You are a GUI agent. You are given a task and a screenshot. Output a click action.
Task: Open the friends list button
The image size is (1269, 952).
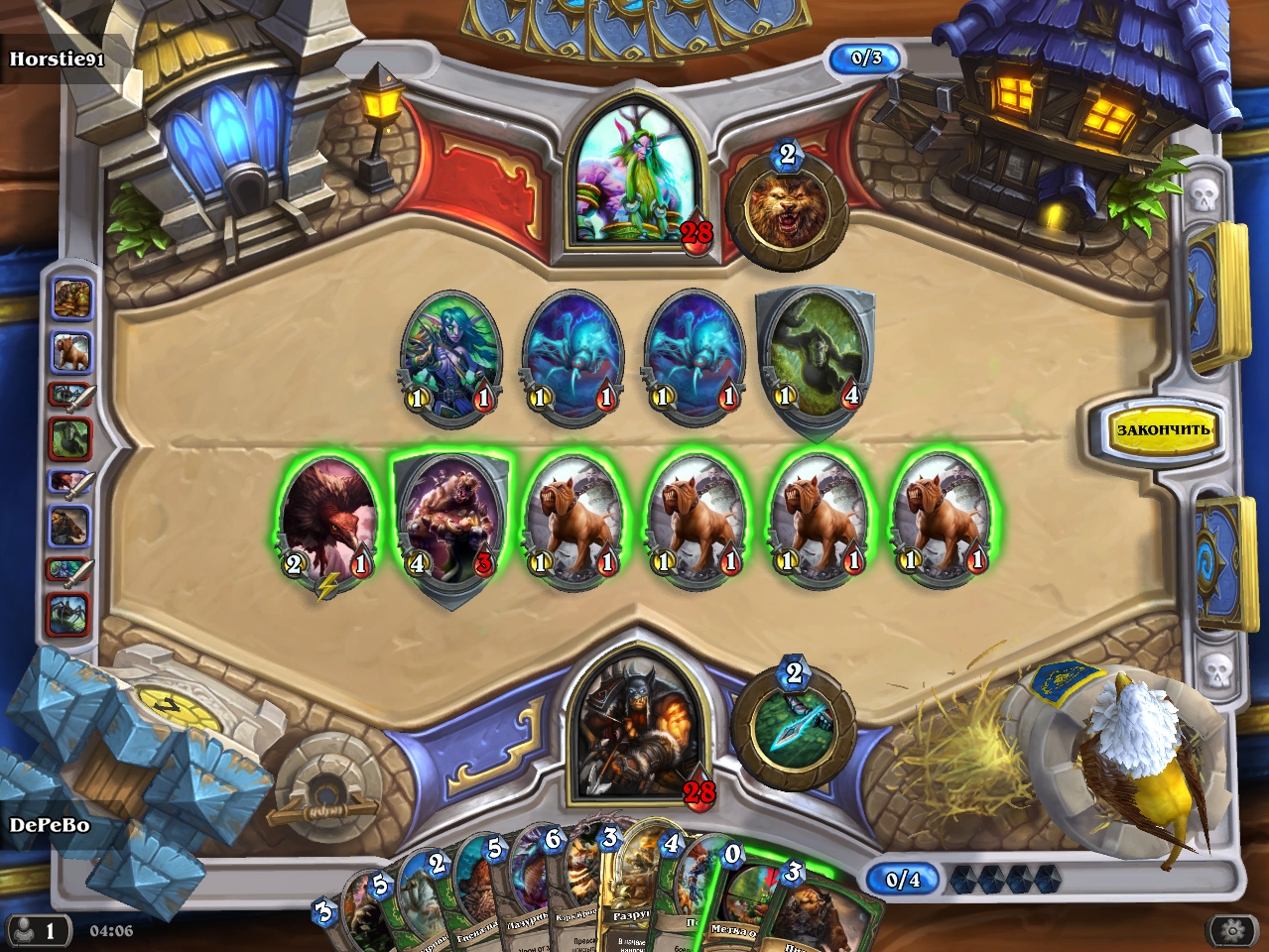click(36, 930)
